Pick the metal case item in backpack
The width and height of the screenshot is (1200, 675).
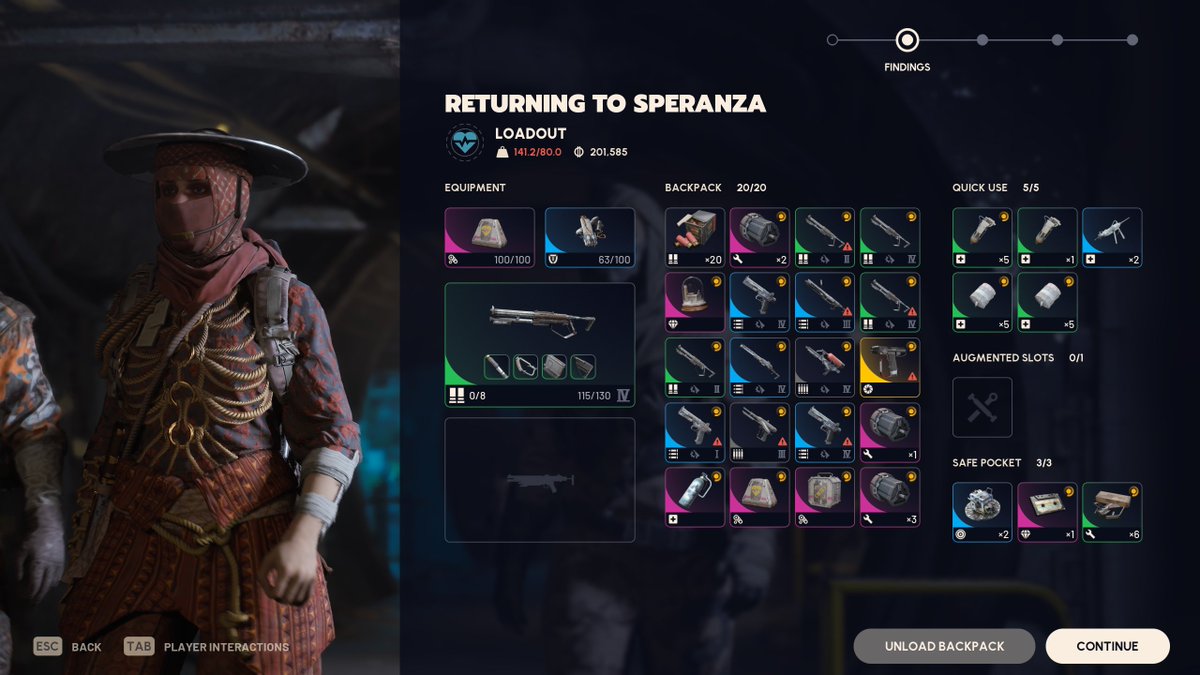click(825, 497)
